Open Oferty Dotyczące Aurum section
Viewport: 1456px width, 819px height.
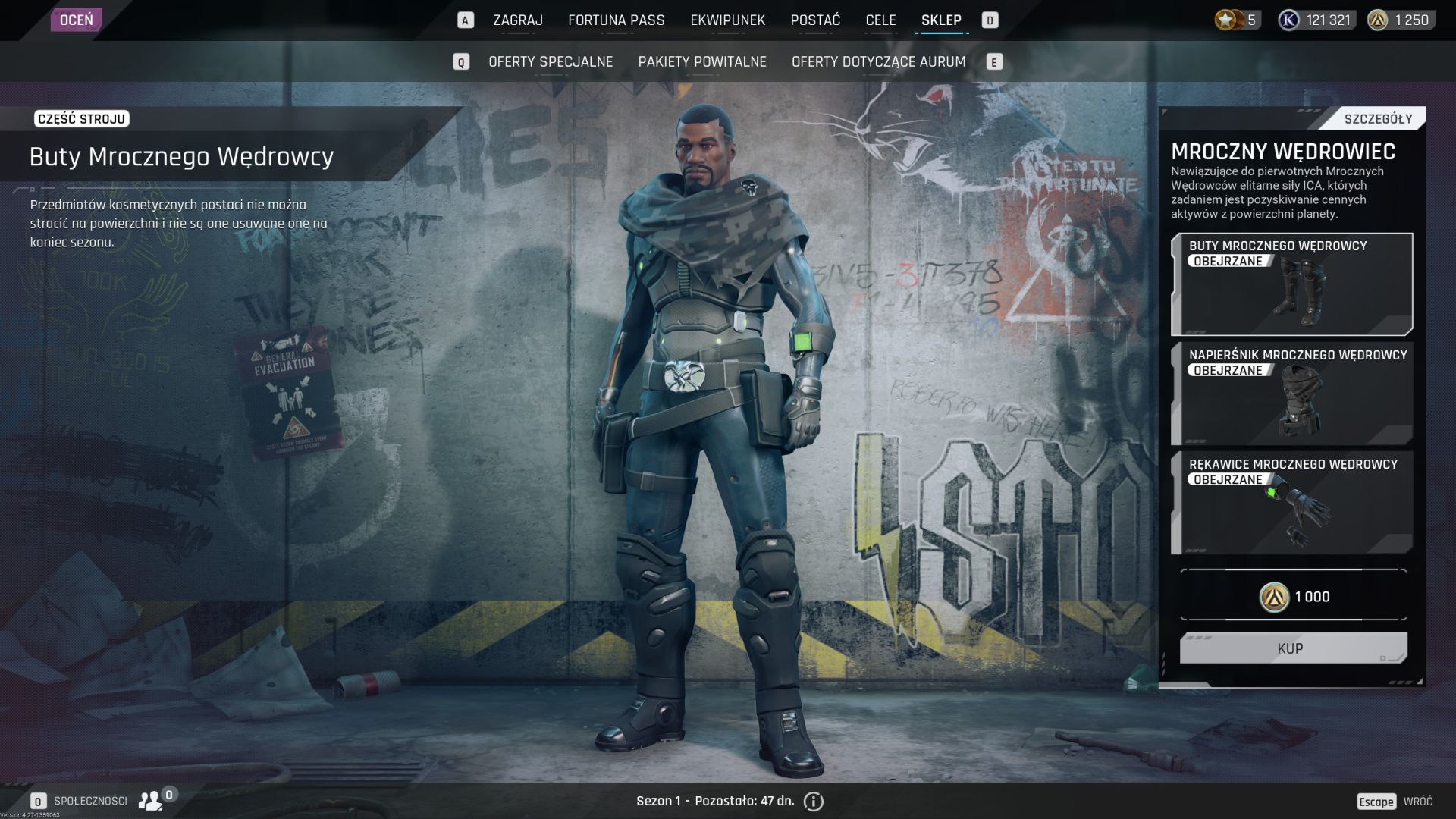[878, 62]
